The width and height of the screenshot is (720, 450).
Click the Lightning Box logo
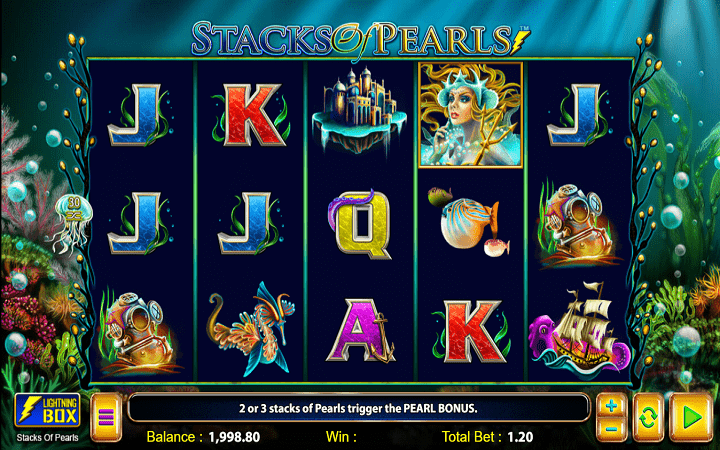tap(42, 411)
